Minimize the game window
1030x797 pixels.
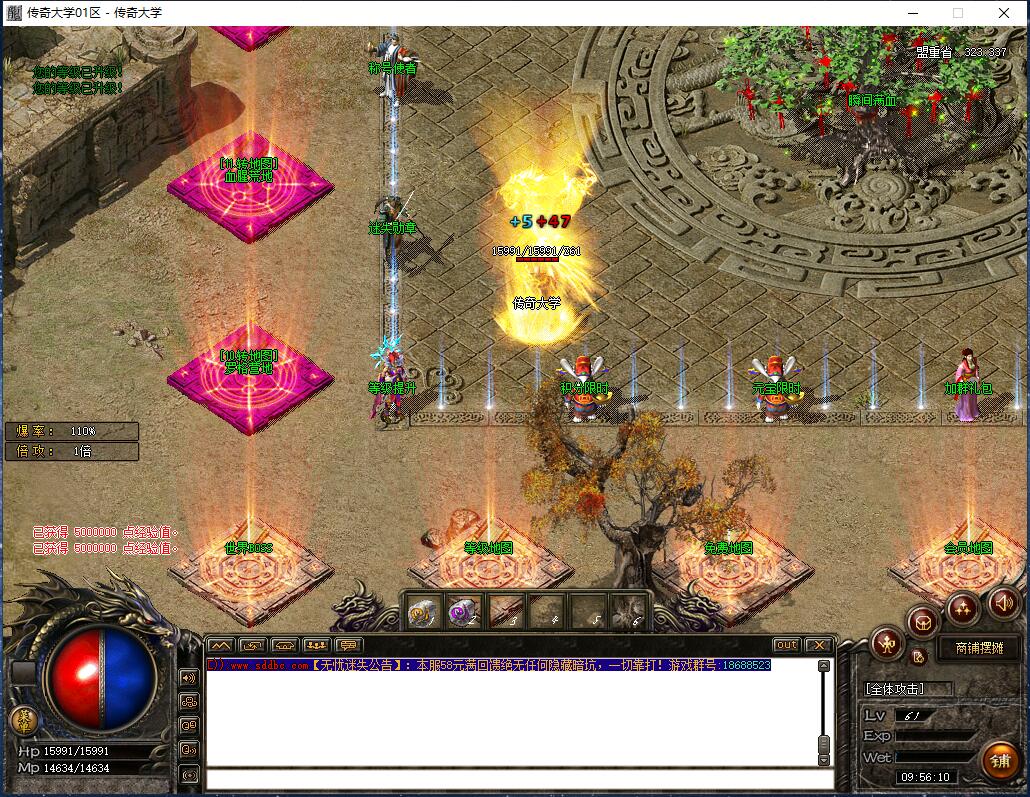(912, 13)
